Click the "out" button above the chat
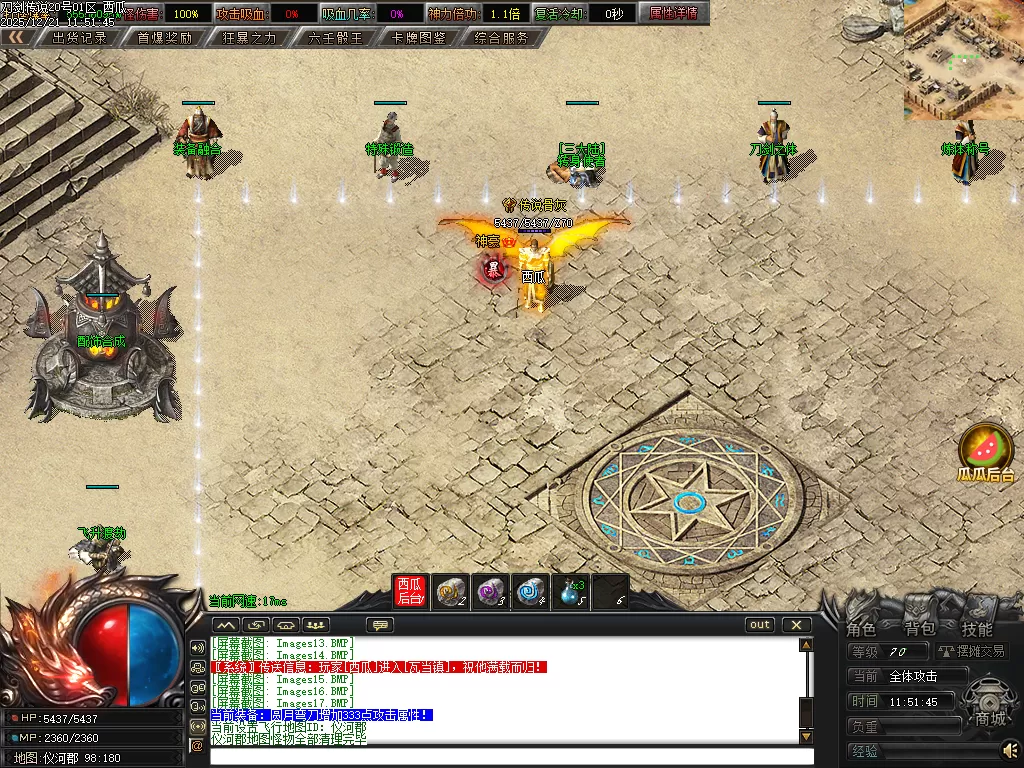The height and width of the screenshot is (768, 1024). [x=760, y=625]
